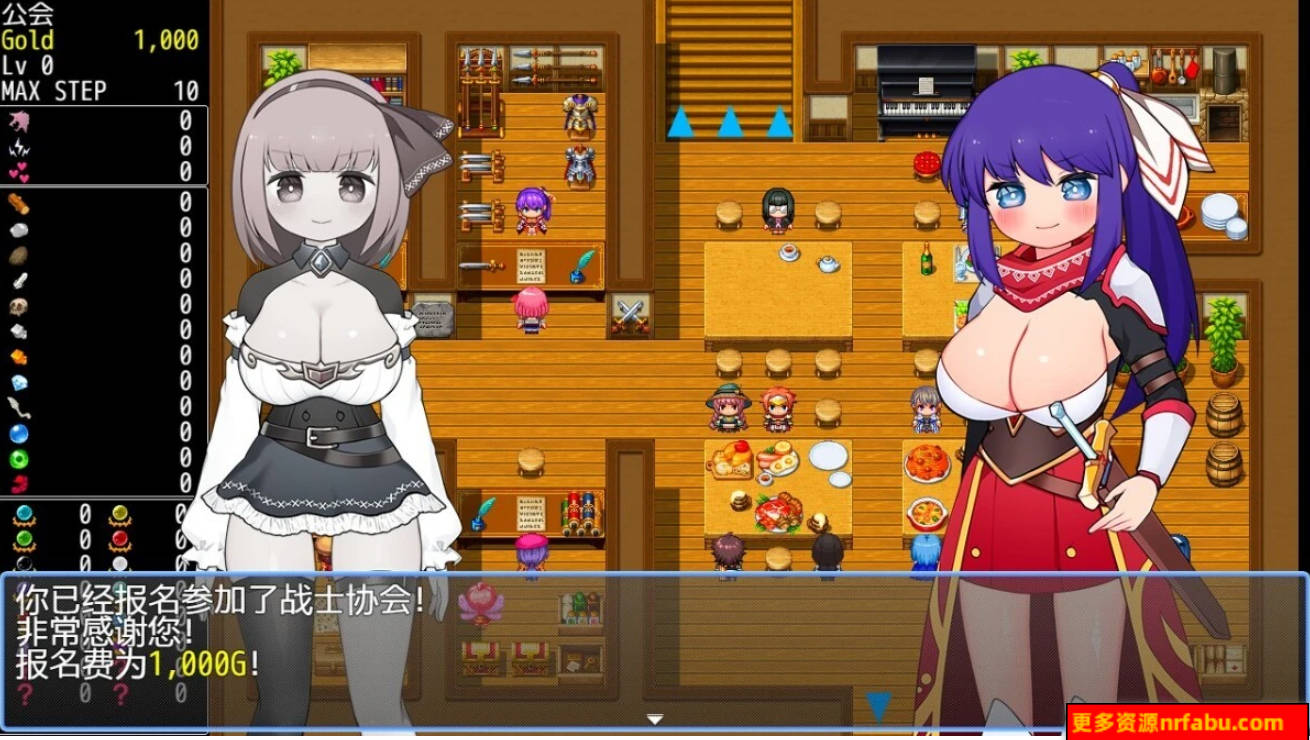Click the dialogue continue arrow below the textbox
Image resolution: width=1310 pixels, height=740 pixels.
655,718
